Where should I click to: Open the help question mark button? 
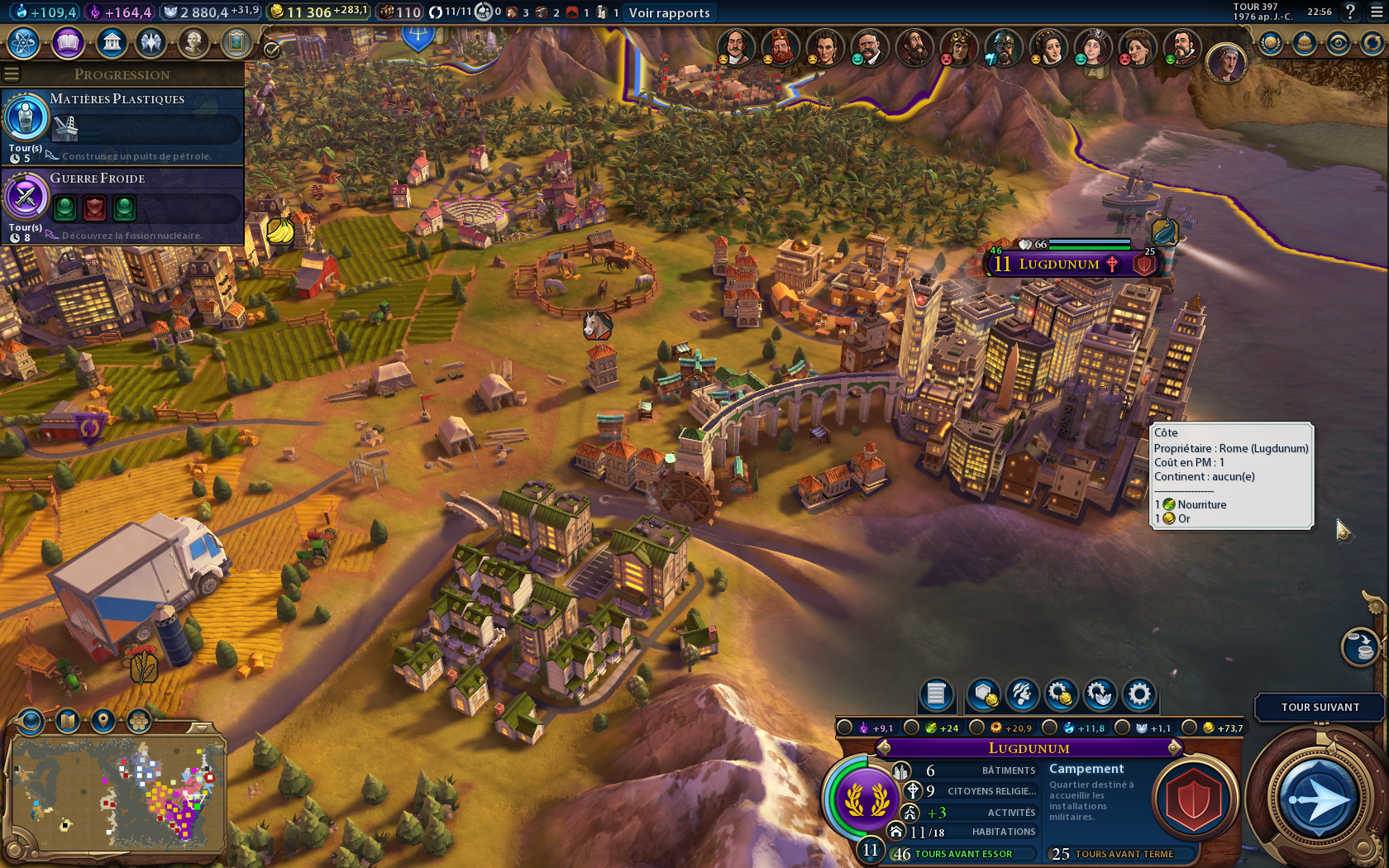[1350, 12]
